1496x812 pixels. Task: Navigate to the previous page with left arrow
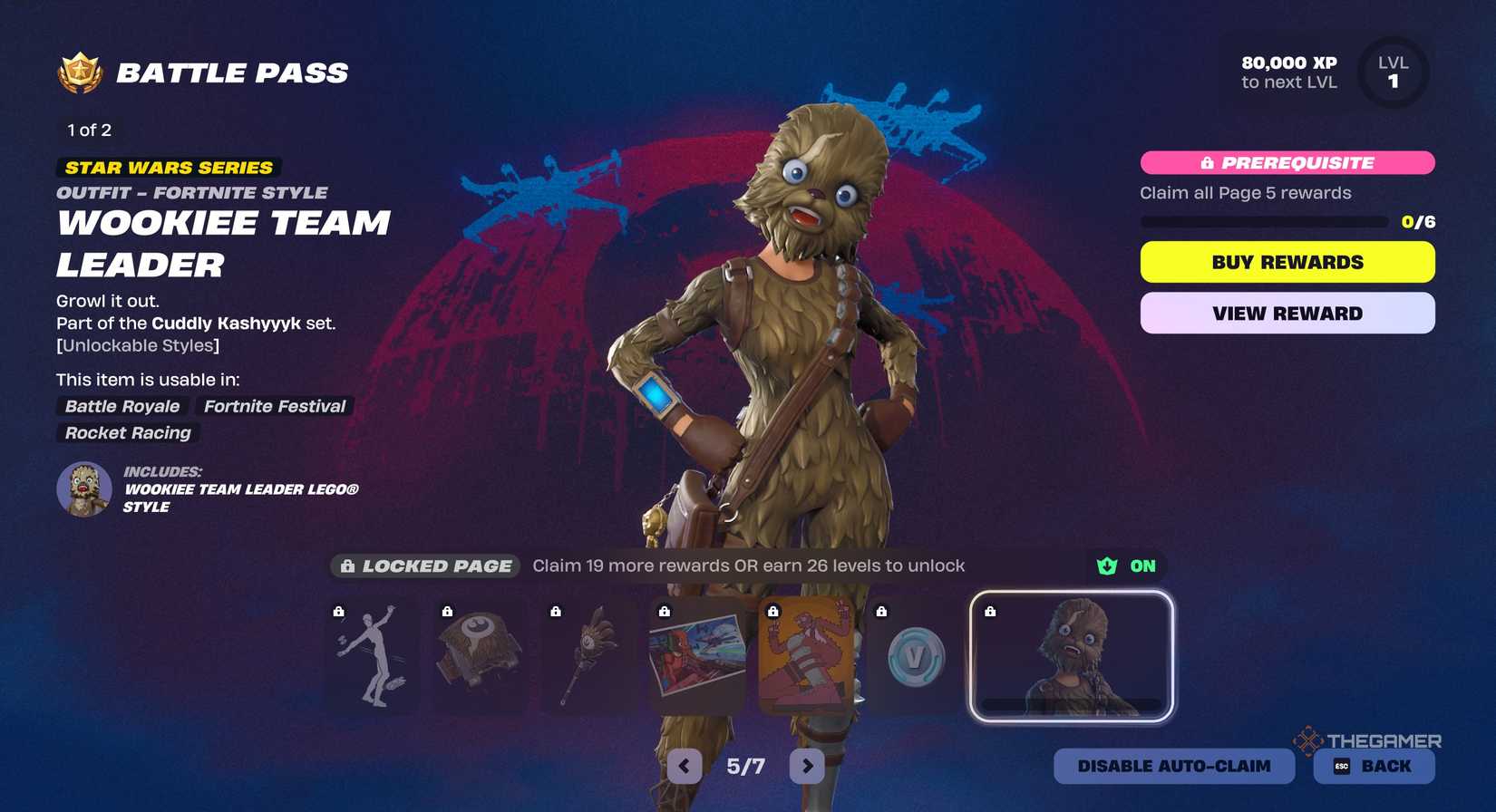pyautogui.click(x=683, y=766)
